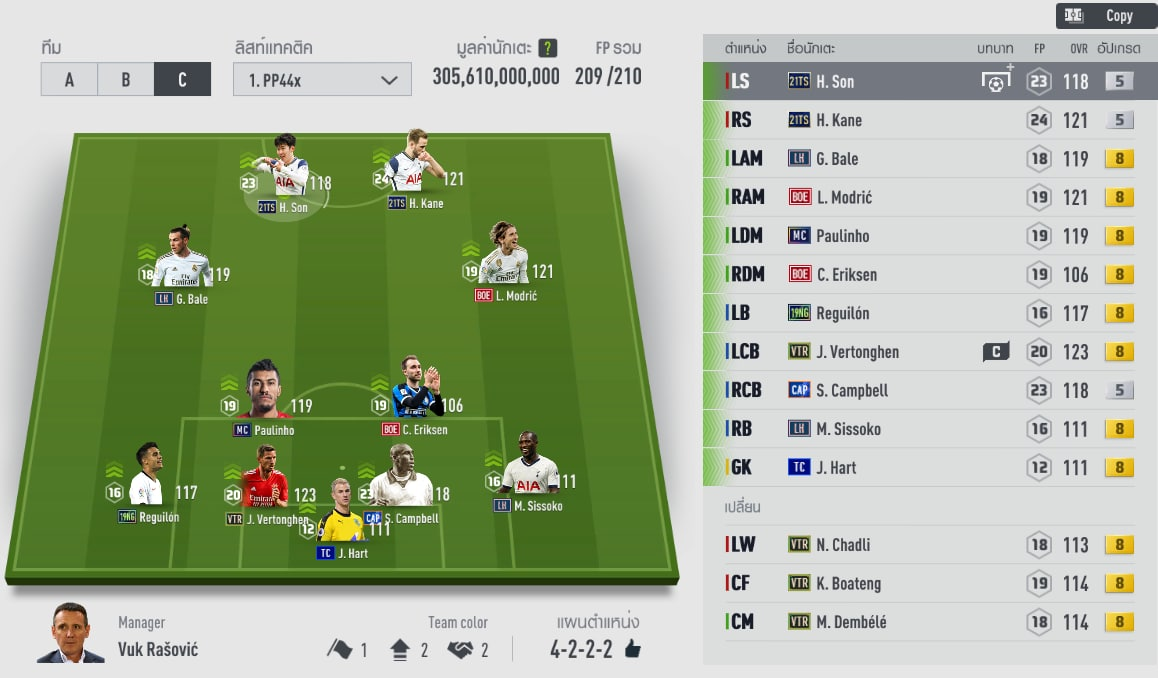This screenshot has width=1158, height=678.
Task: Select the H. Kane row in player list
Action: click(x=930, y=120)
